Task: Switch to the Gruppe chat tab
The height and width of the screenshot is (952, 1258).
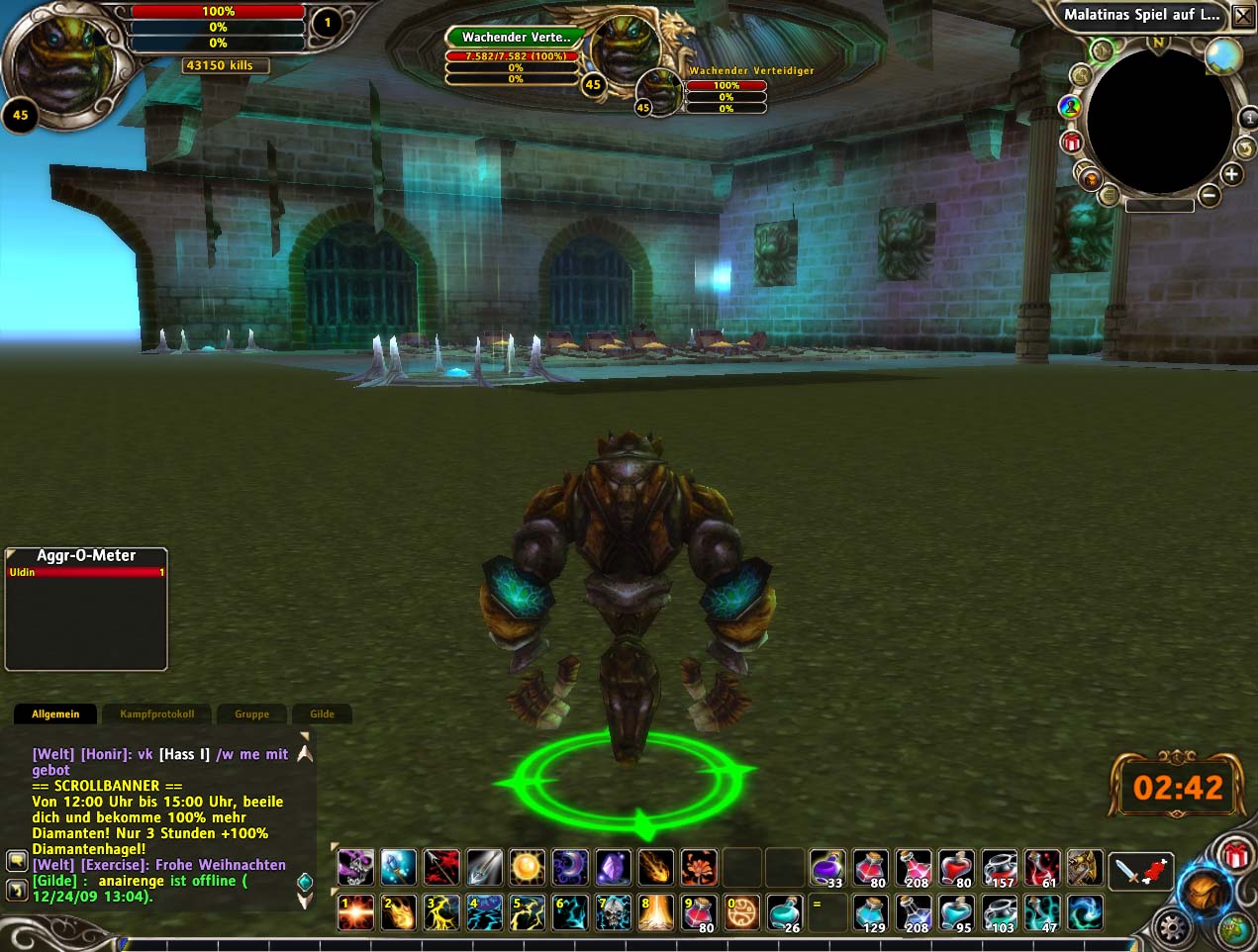Action: click(x=251, y=714)
